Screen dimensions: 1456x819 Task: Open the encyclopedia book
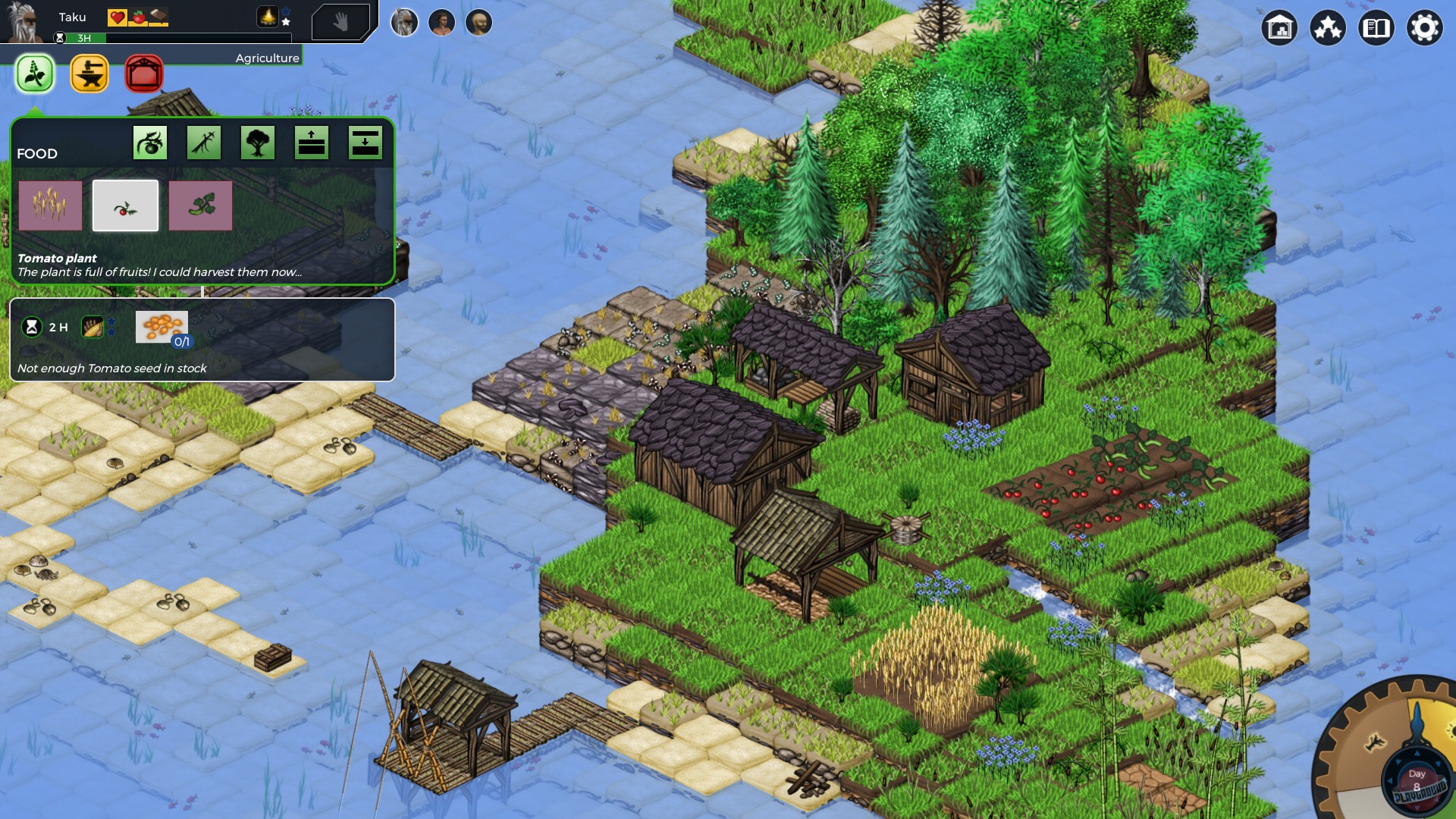(x=1376, y=28)
